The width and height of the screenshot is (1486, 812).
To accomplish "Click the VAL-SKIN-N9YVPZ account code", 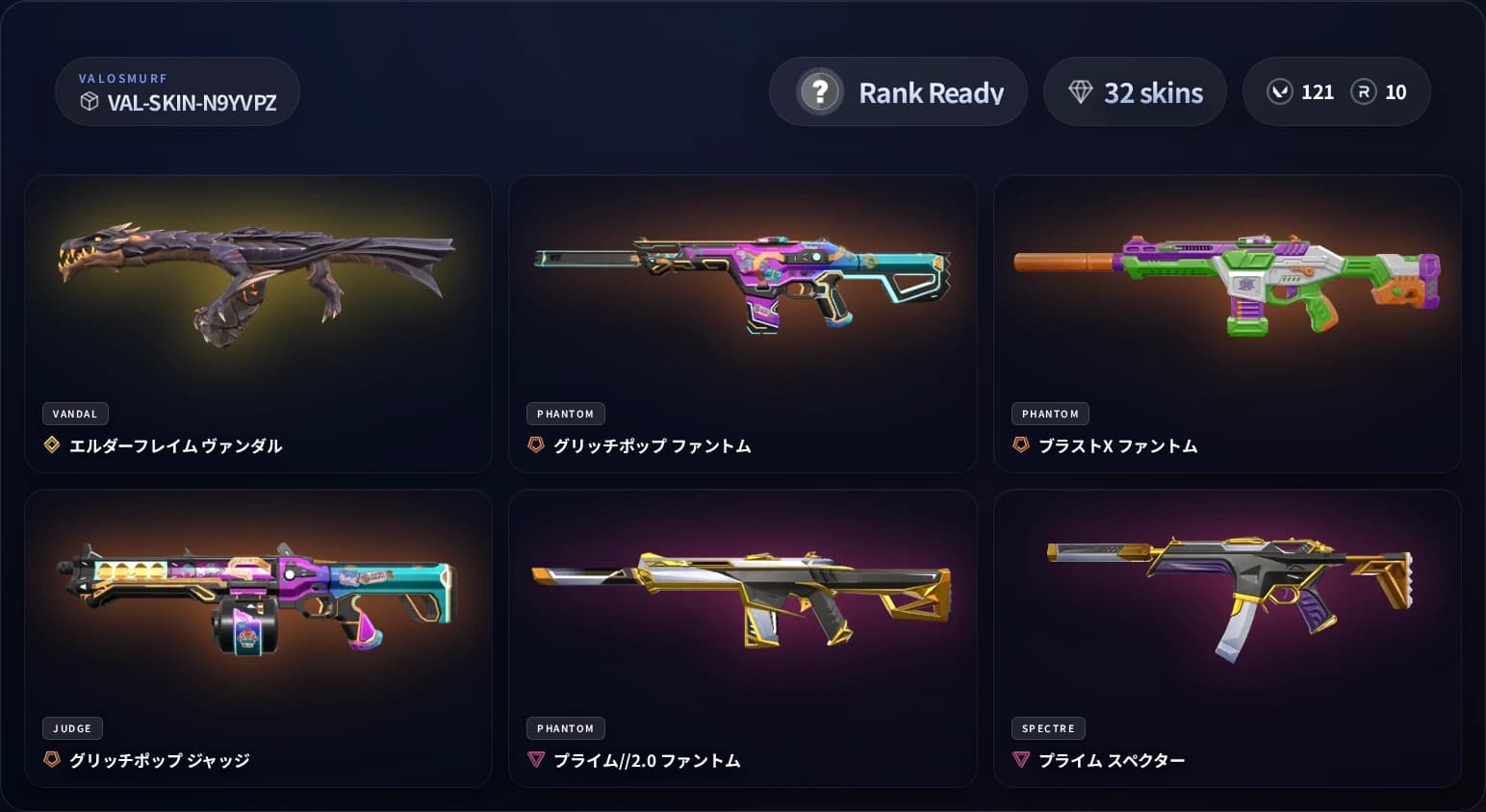I will (189, 104).
